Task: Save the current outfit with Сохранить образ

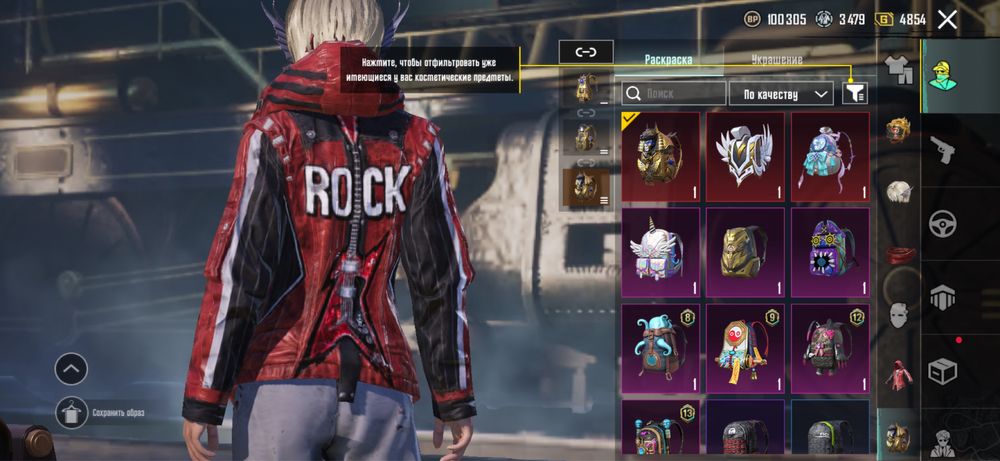Action: pyautogui.click(x=71, y=411)
